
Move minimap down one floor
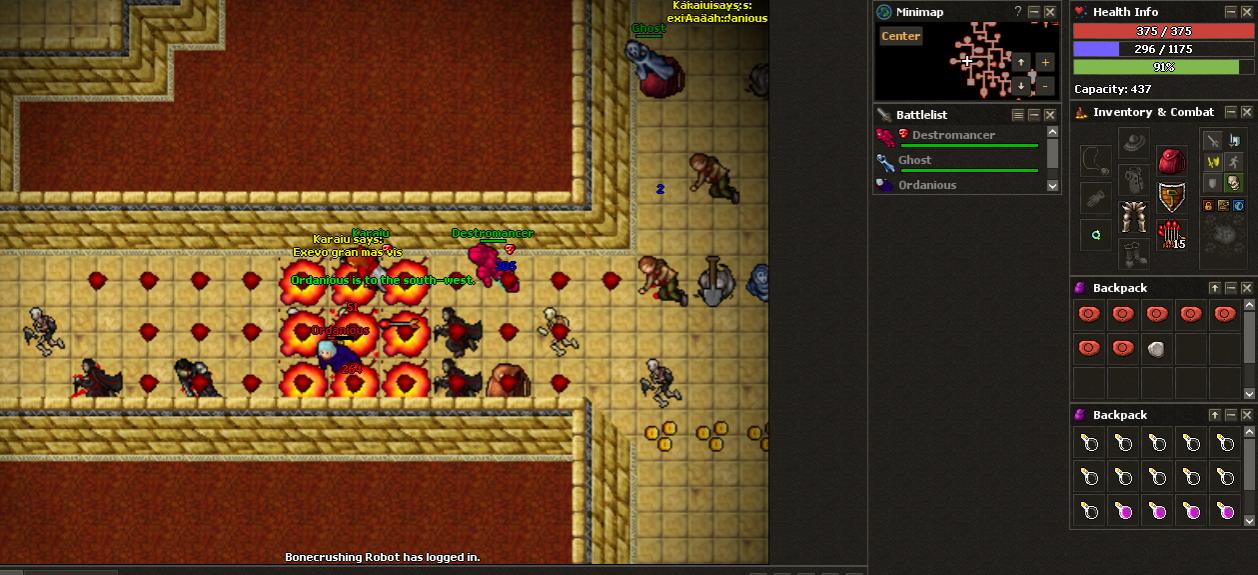[1021, 85]
